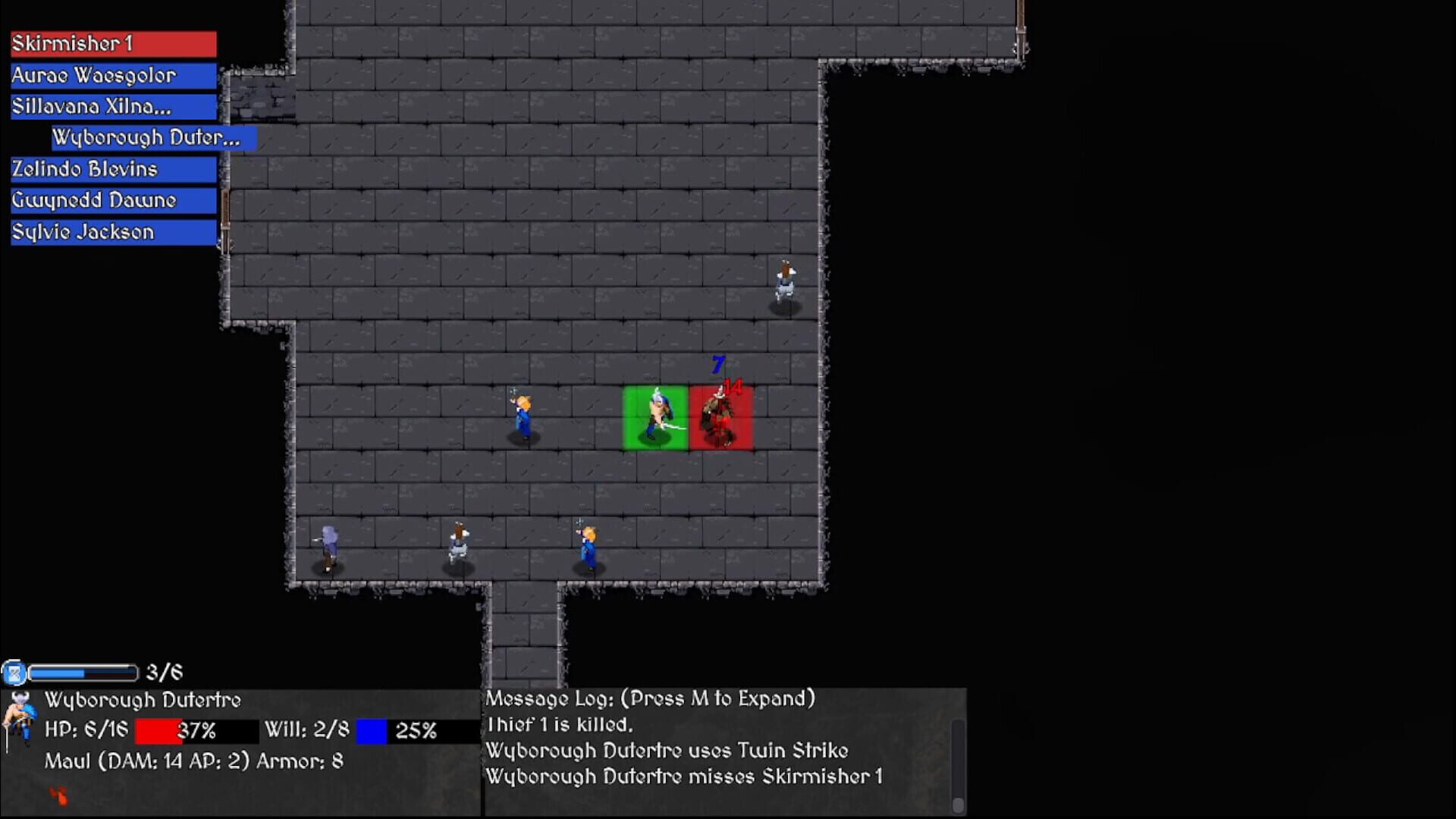Select "Skirmisher 1" in the turn order
Image resolution: width=1456 pixels, height=819 pixels.
point(112,43)
